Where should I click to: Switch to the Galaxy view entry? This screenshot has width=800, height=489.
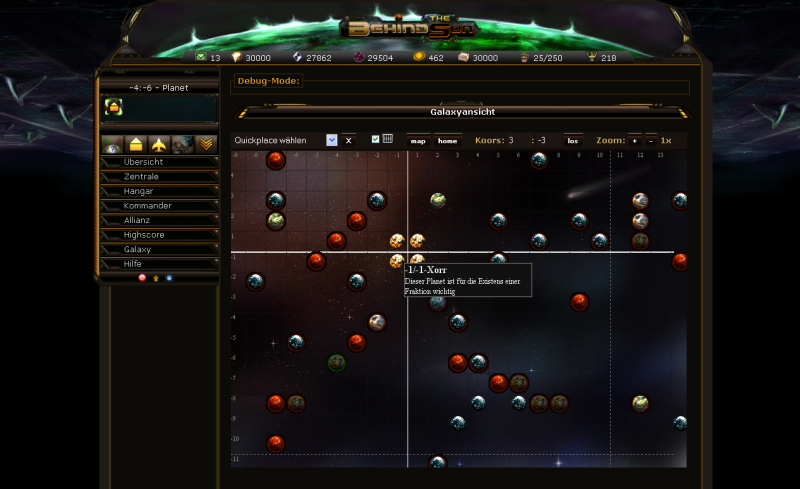159,249
